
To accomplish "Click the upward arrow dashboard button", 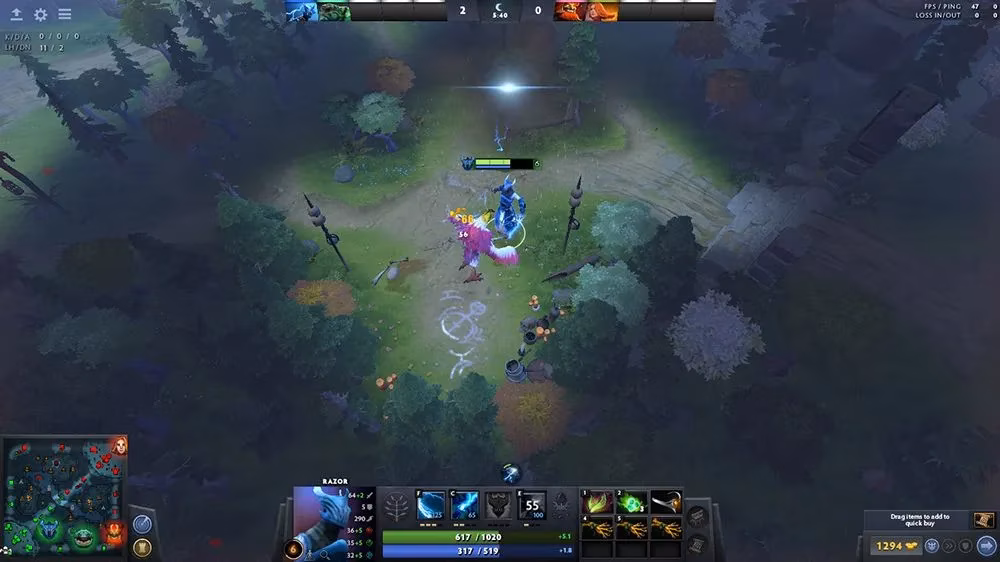I will pyautogui.click(x=16, y=15).
